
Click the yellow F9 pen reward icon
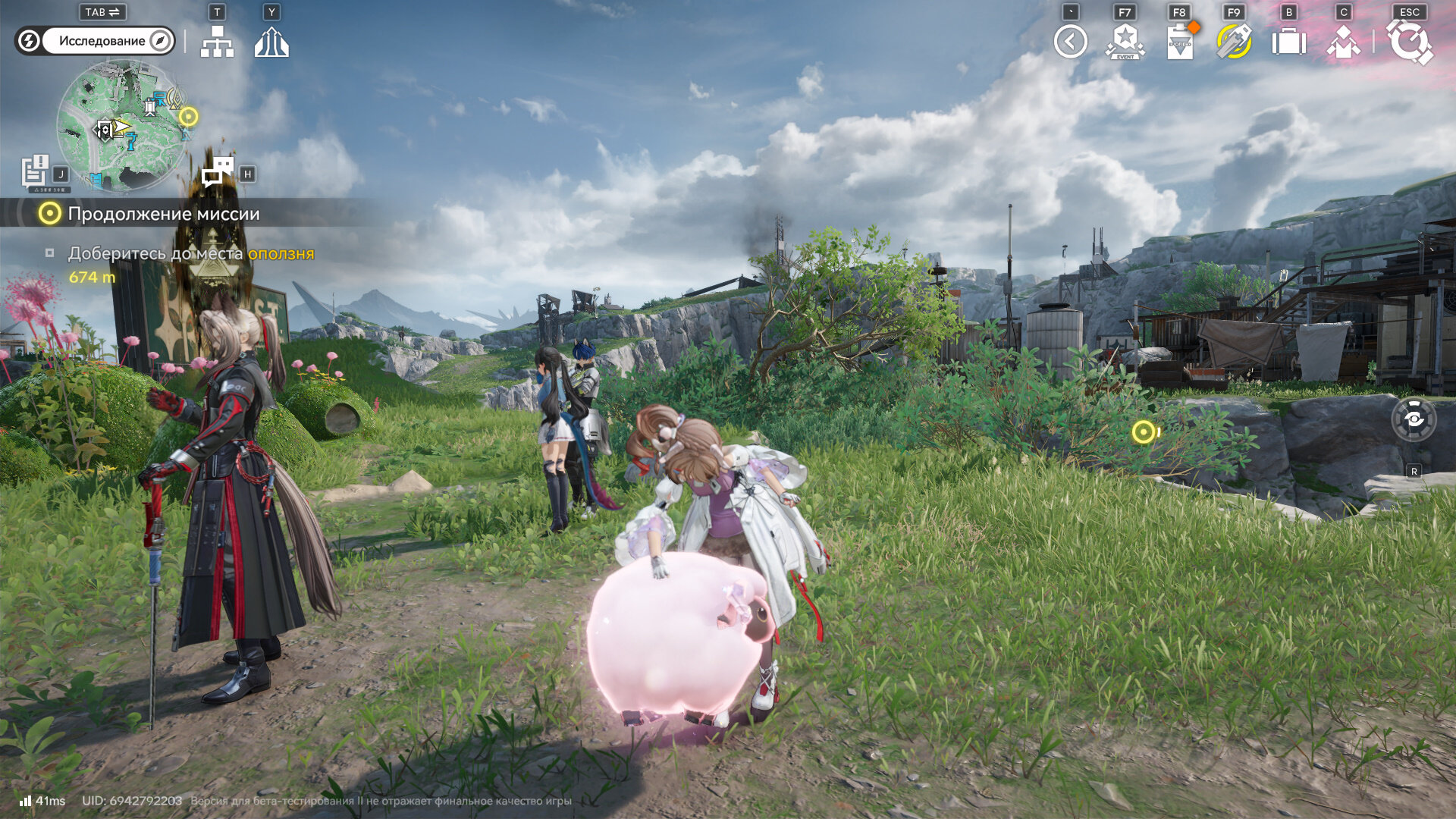(x=1235, y=43)
